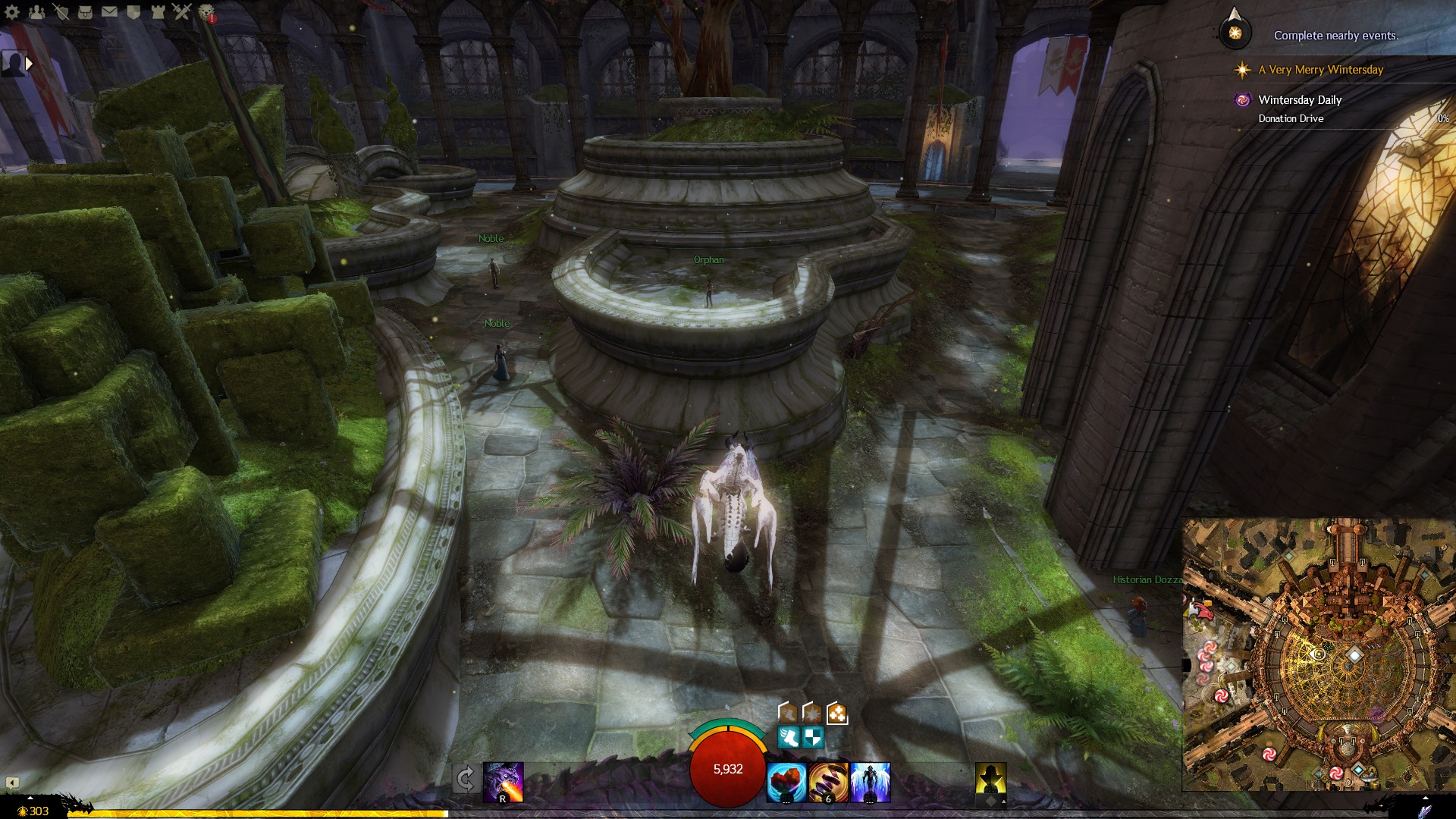The width and height of the screenshot is (1456, 819).
Task: Select the A Very Merry Wintersday tracker entry
Action: coord(1320,70)
